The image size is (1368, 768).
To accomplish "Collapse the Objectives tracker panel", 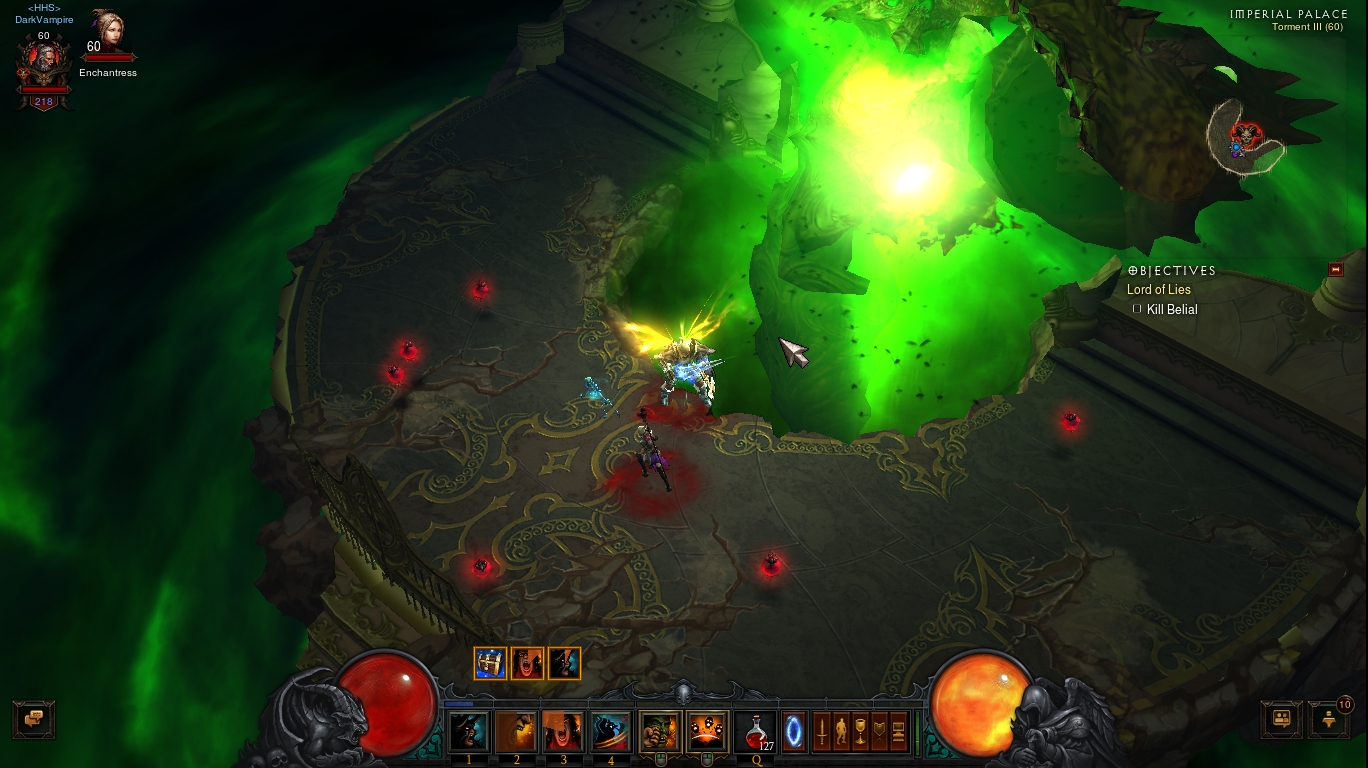I will click(x=1335, y=270).
